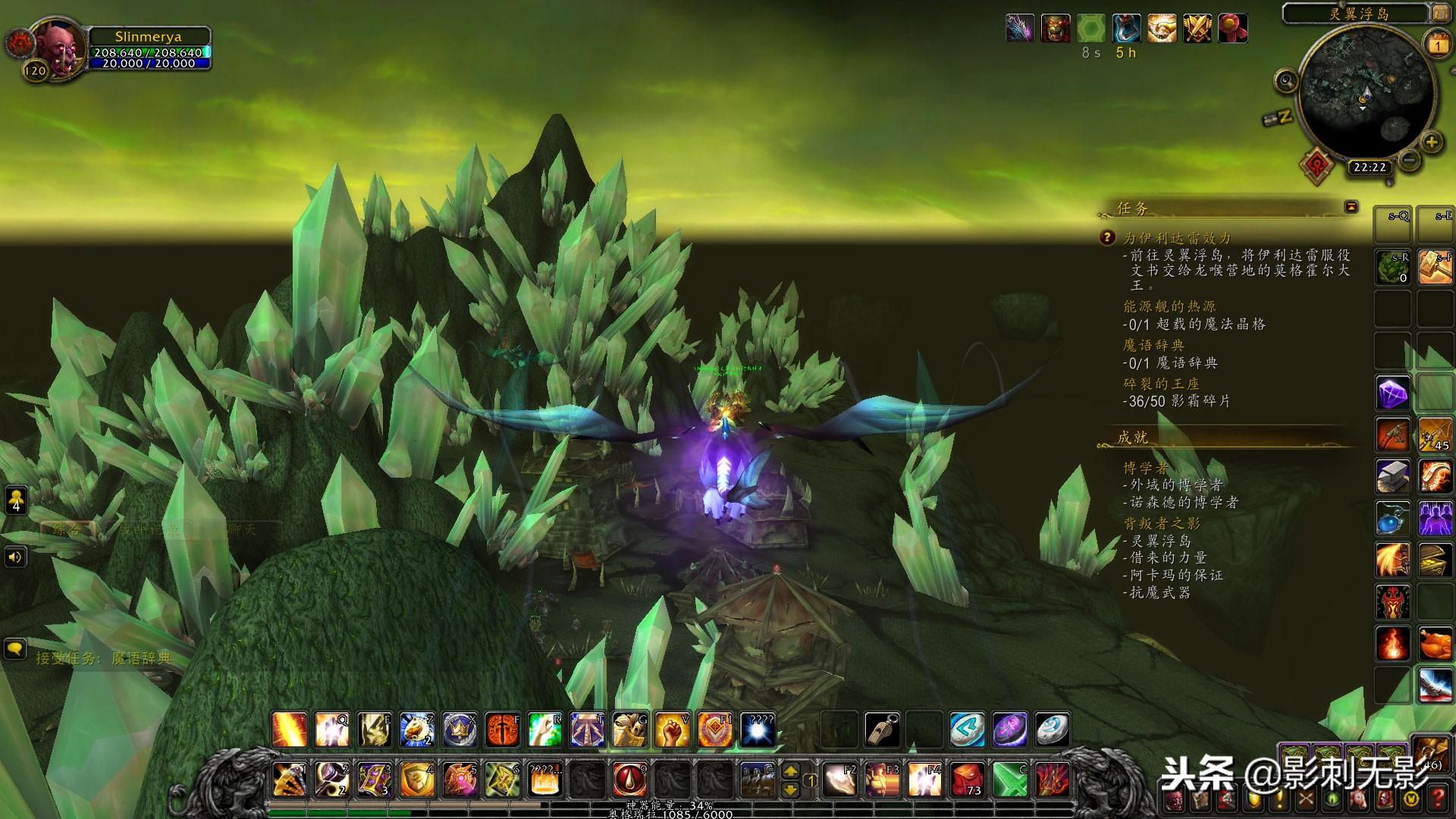This screenshot has width=1456, height=819.
Task: Activate the crown blessing ability
Action: [x=460, y=729]
